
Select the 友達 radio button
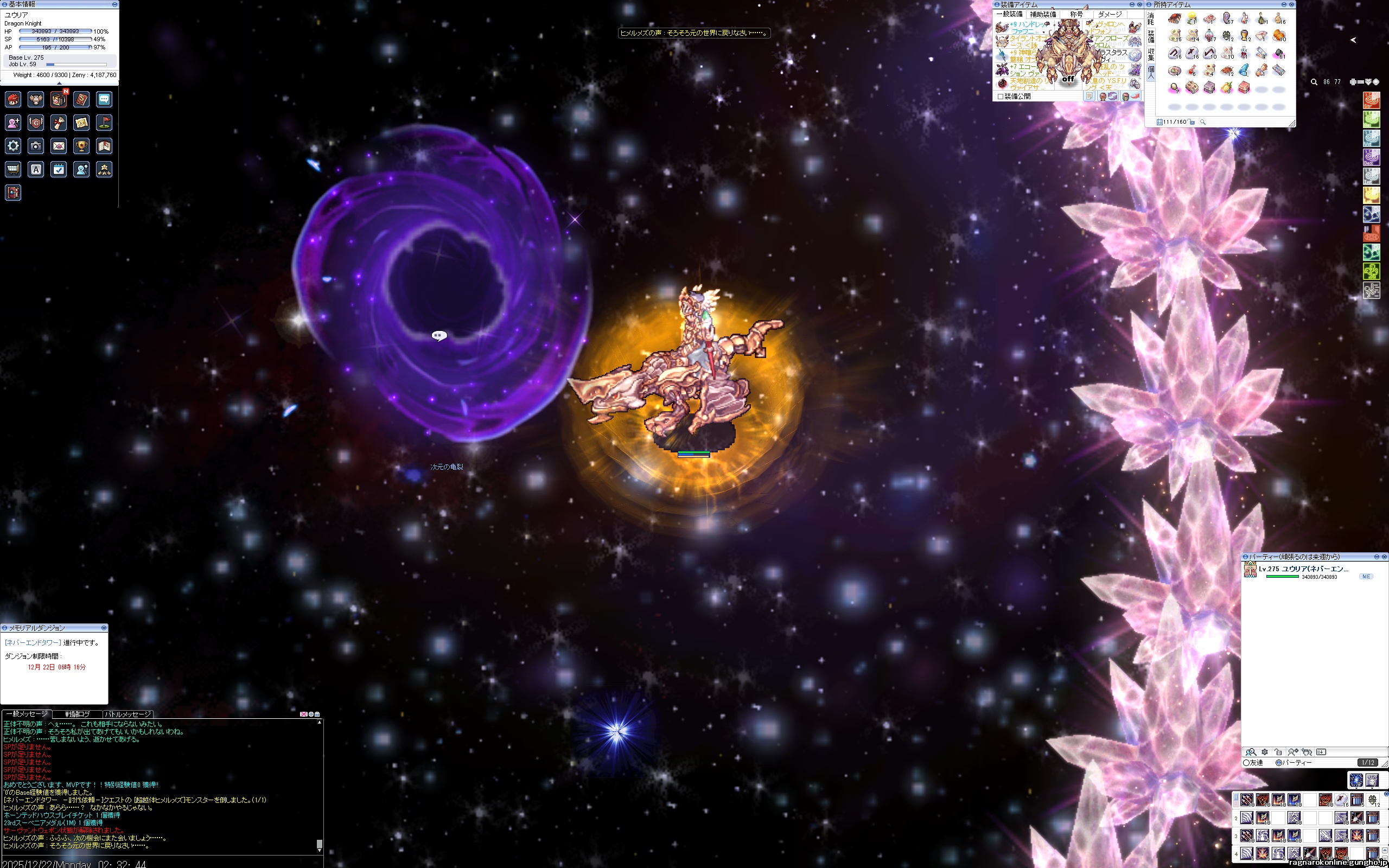[1246, 763]
